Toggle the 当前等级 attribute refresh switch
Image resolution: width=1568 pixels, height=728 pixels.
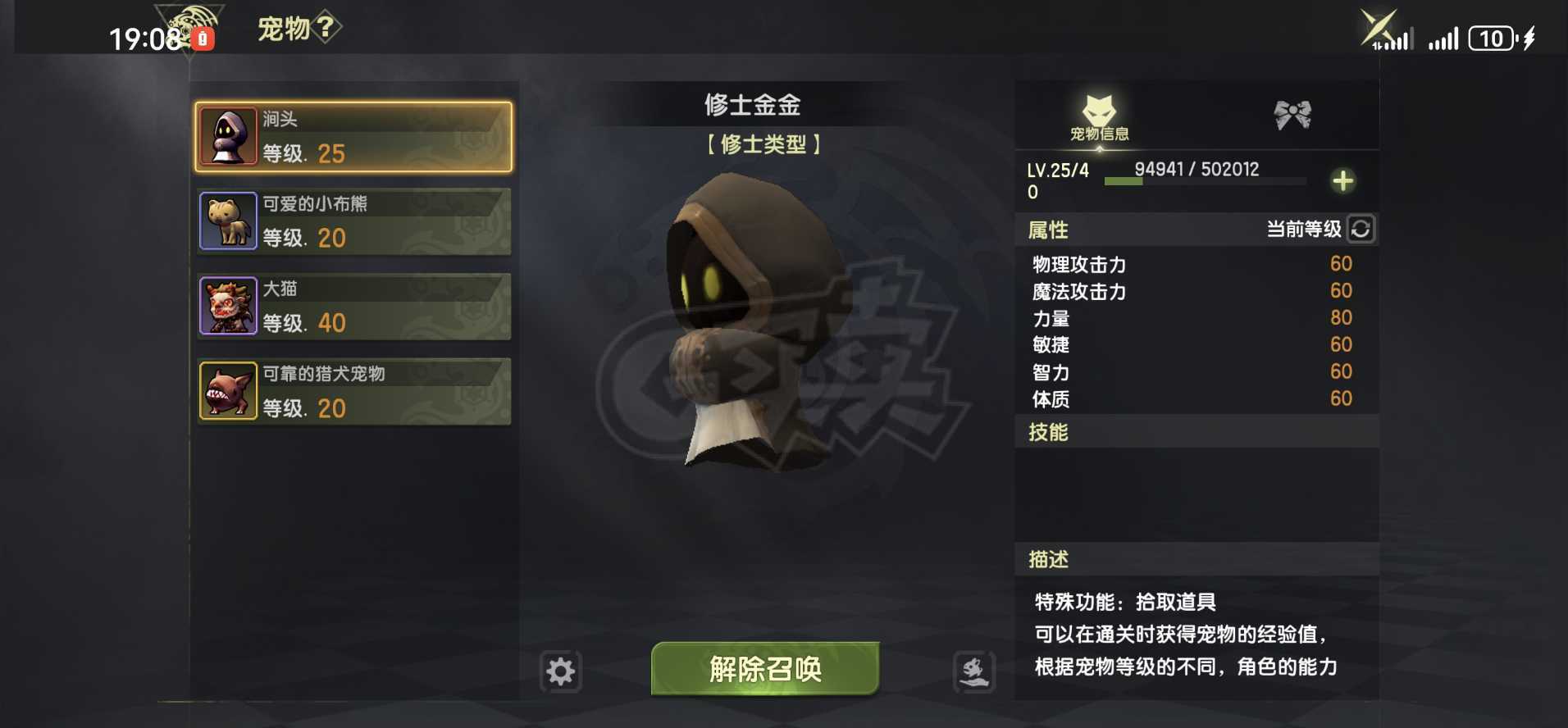tap(1361, 230)
